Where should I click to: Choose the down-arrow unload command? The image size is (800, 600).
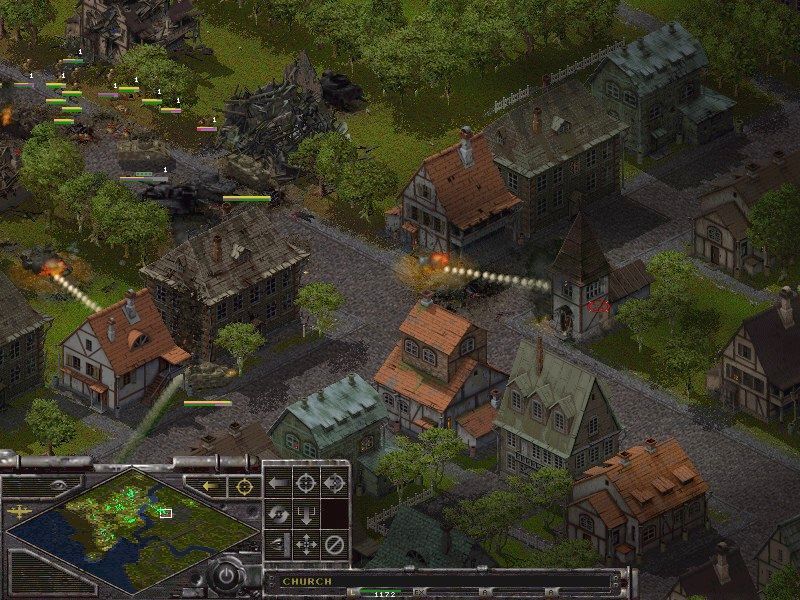(306, 515)
